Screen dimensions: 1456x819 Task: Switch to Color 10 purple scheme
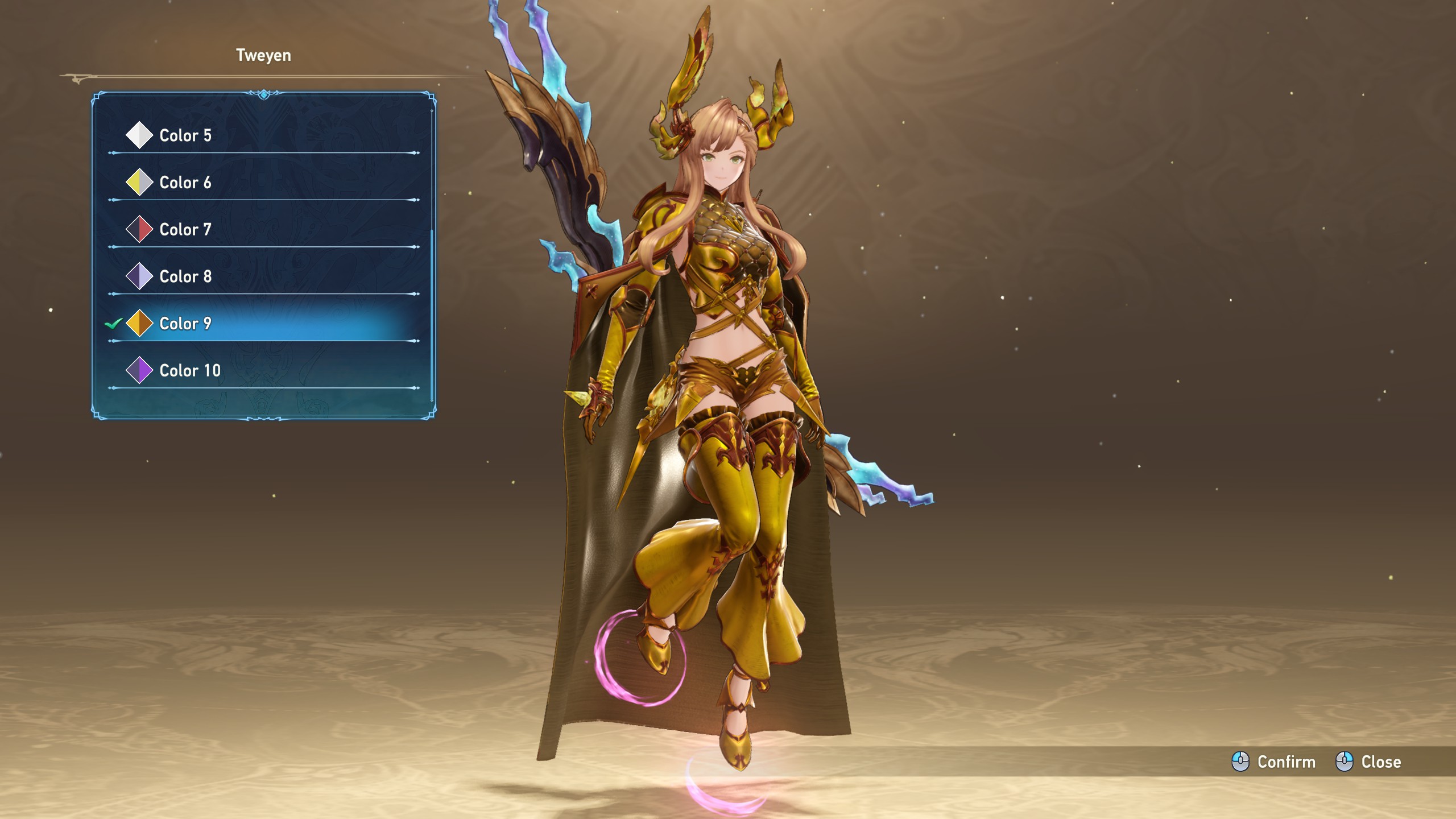pos(189,371)
